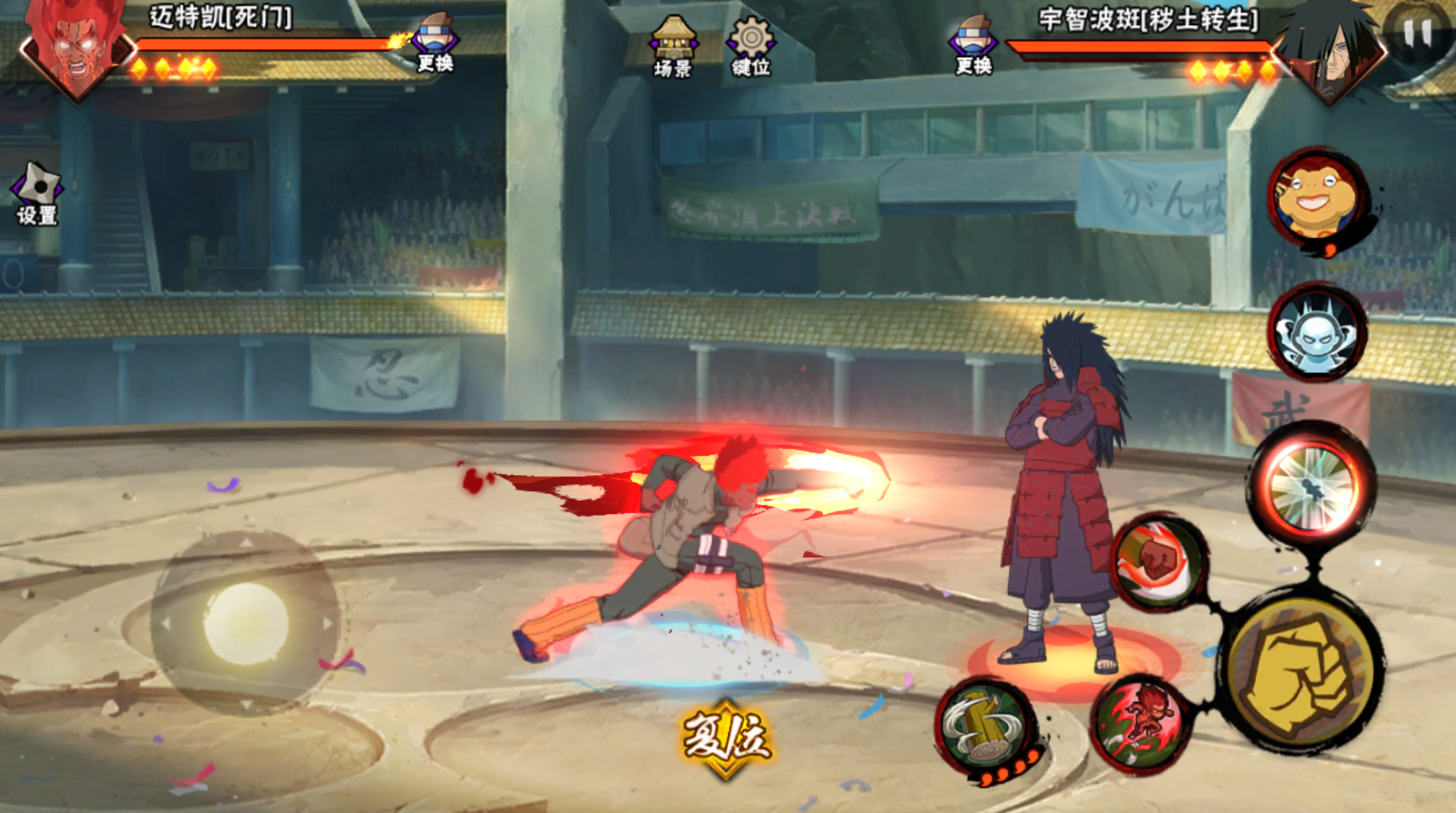Open the 键位 key layout settings
Screen dimensions: 1456x813
coord(751,47)
